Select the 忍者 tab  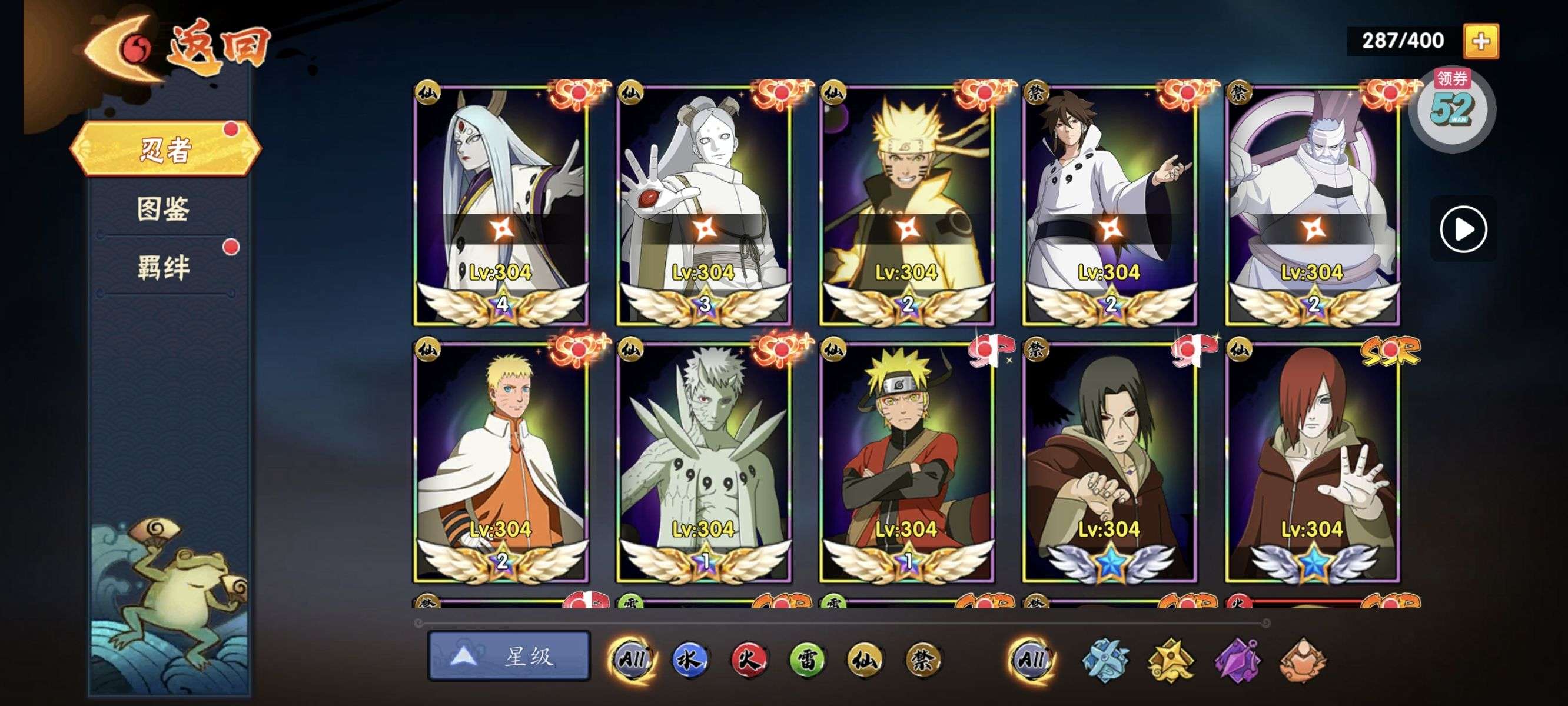(x=165, y=149)
